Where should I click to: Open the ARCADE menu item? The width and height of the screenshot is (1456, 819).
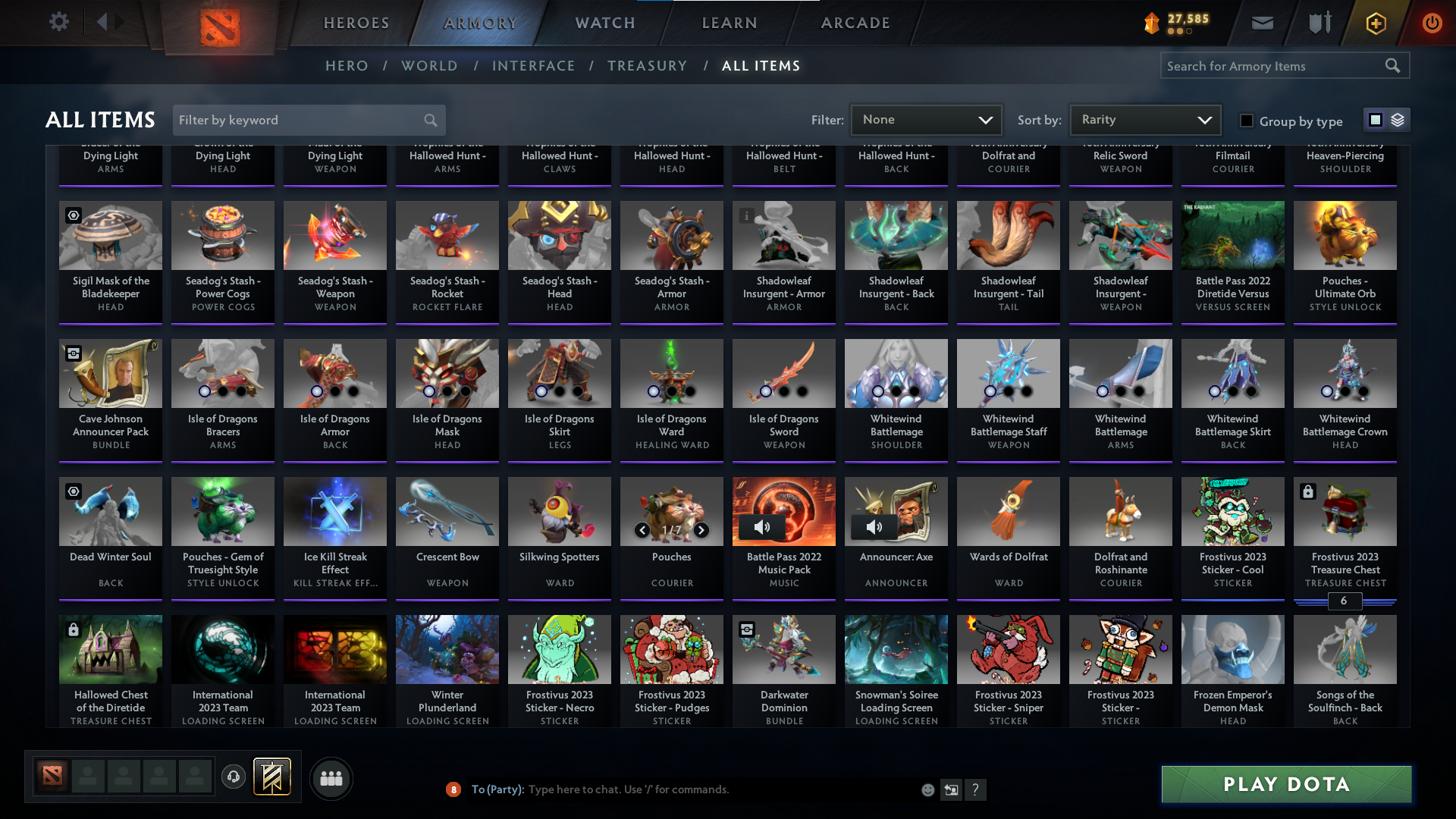(x=855, y=23)
